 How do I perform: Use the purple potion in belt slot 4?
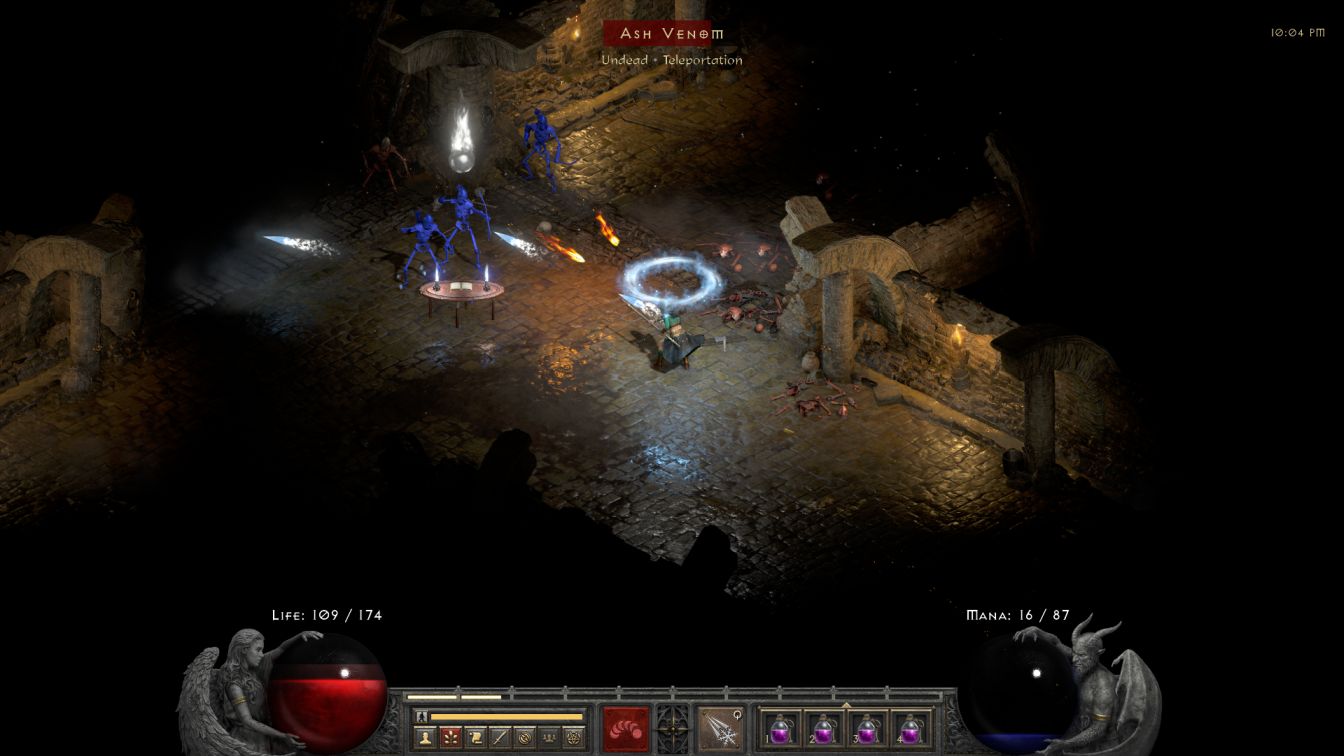coord(910,728)
